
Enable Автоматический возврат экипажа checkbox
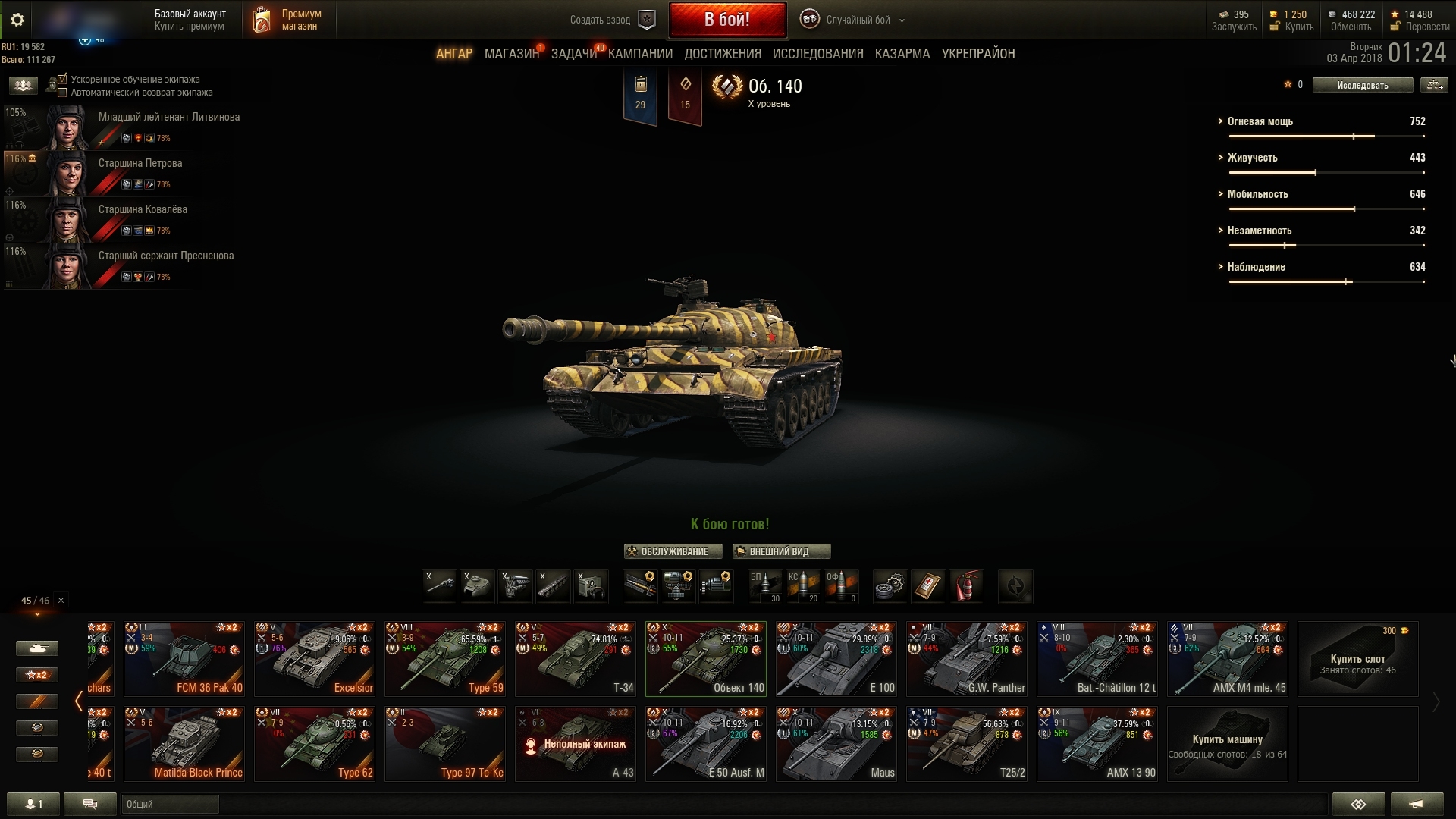pos(63,93)
